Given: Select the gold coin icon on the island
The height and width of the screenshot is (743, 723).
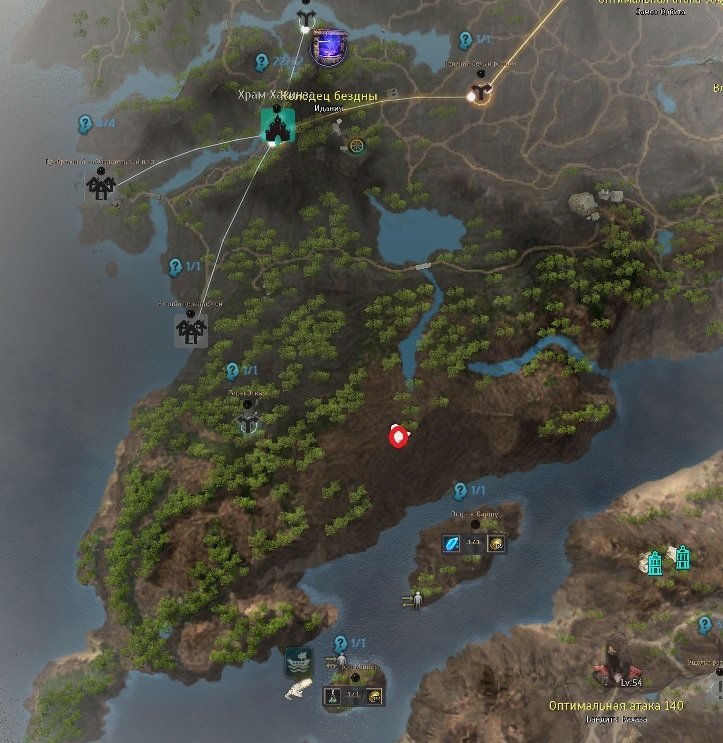Looking at the screenshot, I should pos(496,544).
